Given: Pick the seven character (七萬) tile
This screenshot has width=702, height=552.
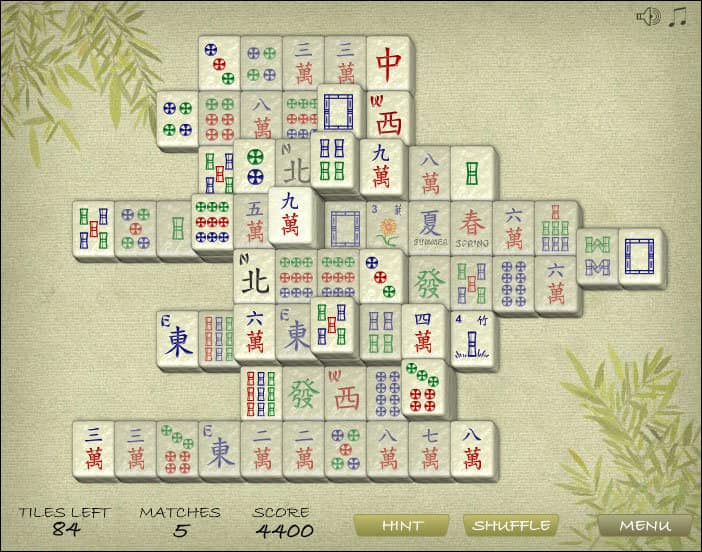Looking at the screenshot, I should [429, 449].
